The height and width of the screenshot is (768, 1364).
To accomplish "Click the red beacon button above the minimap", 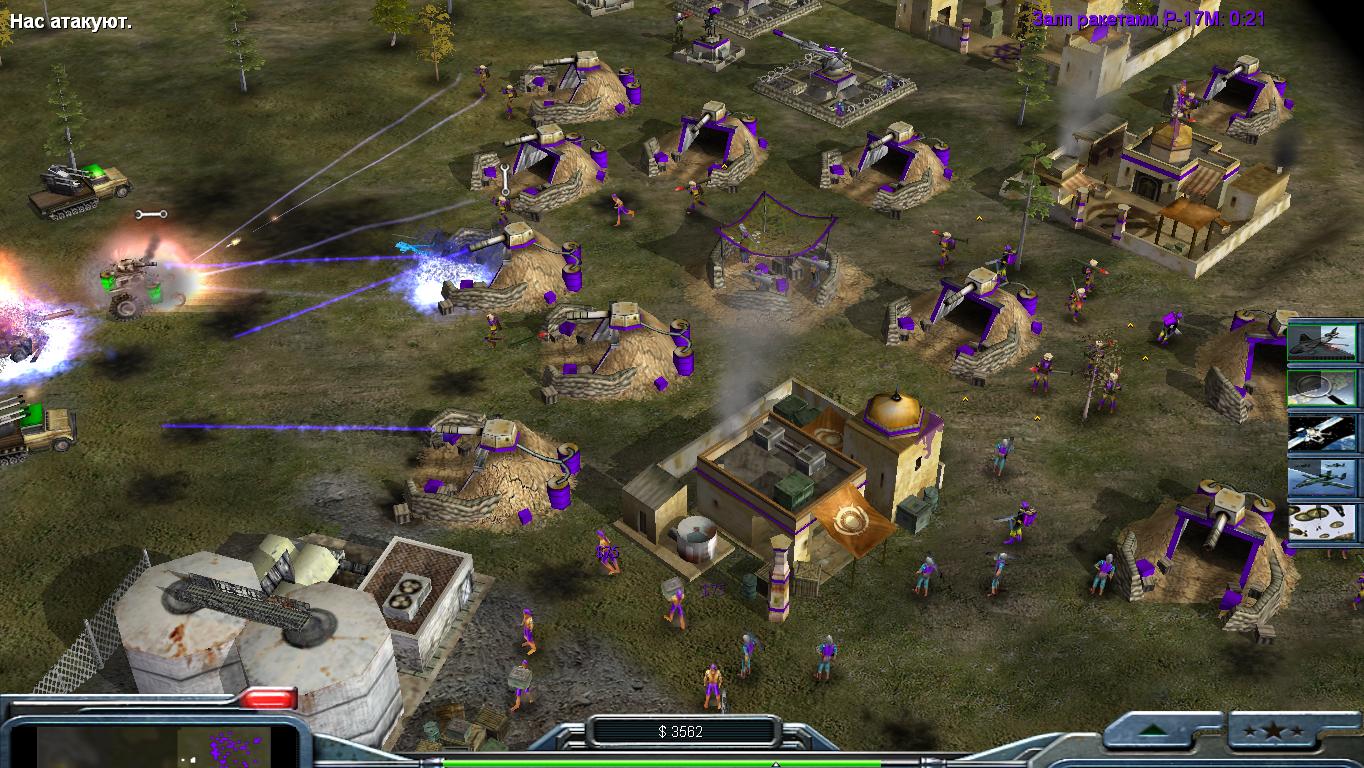I will coord(269,698).
